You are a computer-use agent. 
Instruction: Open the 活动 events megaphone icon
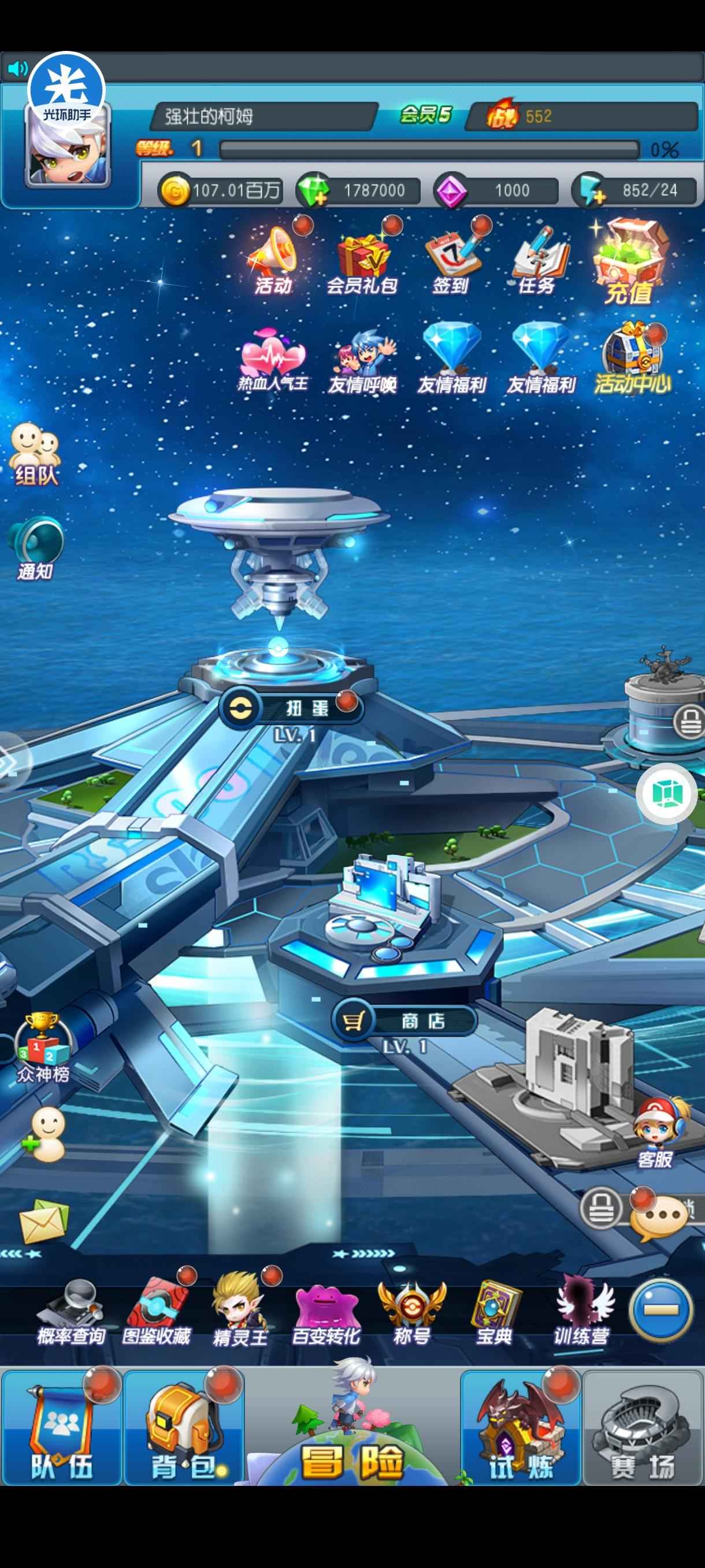click(273, 258)
